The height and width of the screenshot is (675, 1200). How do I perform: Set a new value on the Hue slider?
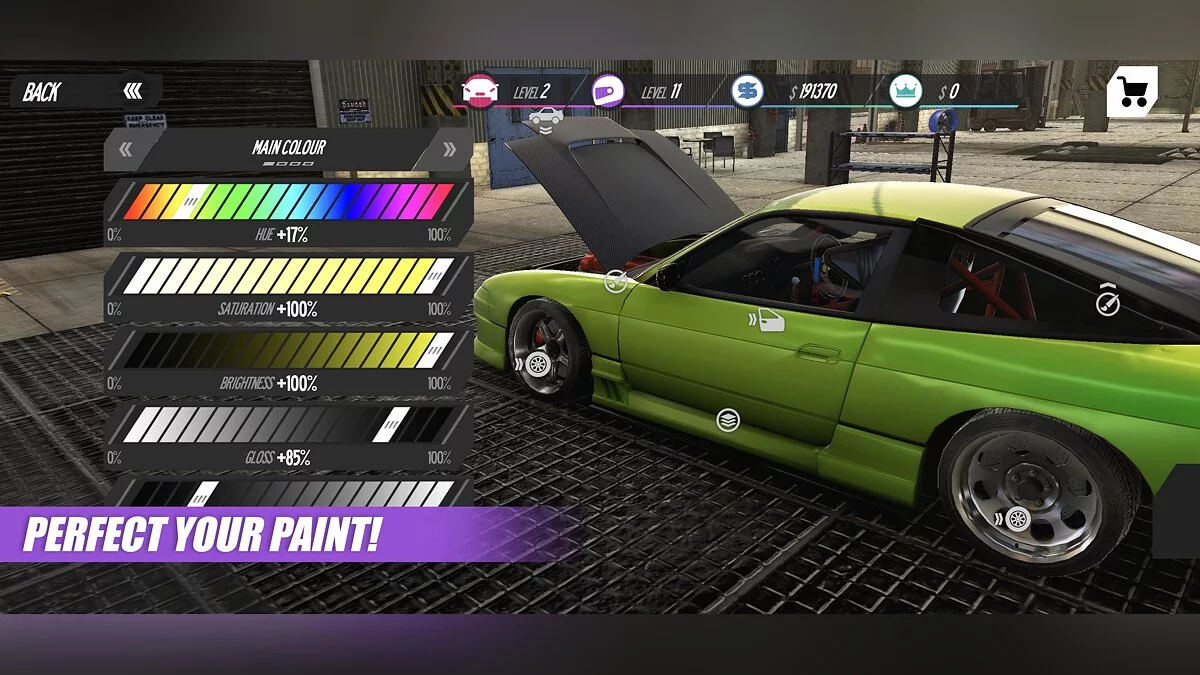point(288,202)
